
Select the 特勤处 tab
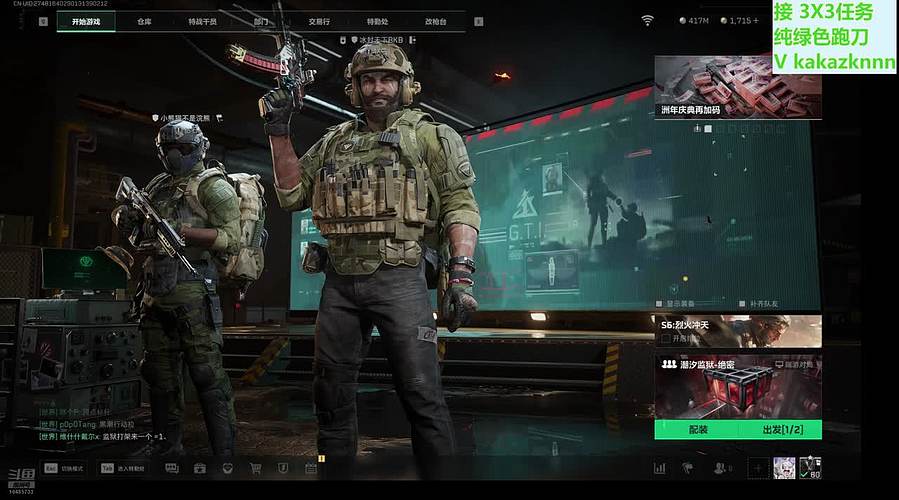point(377,21)
